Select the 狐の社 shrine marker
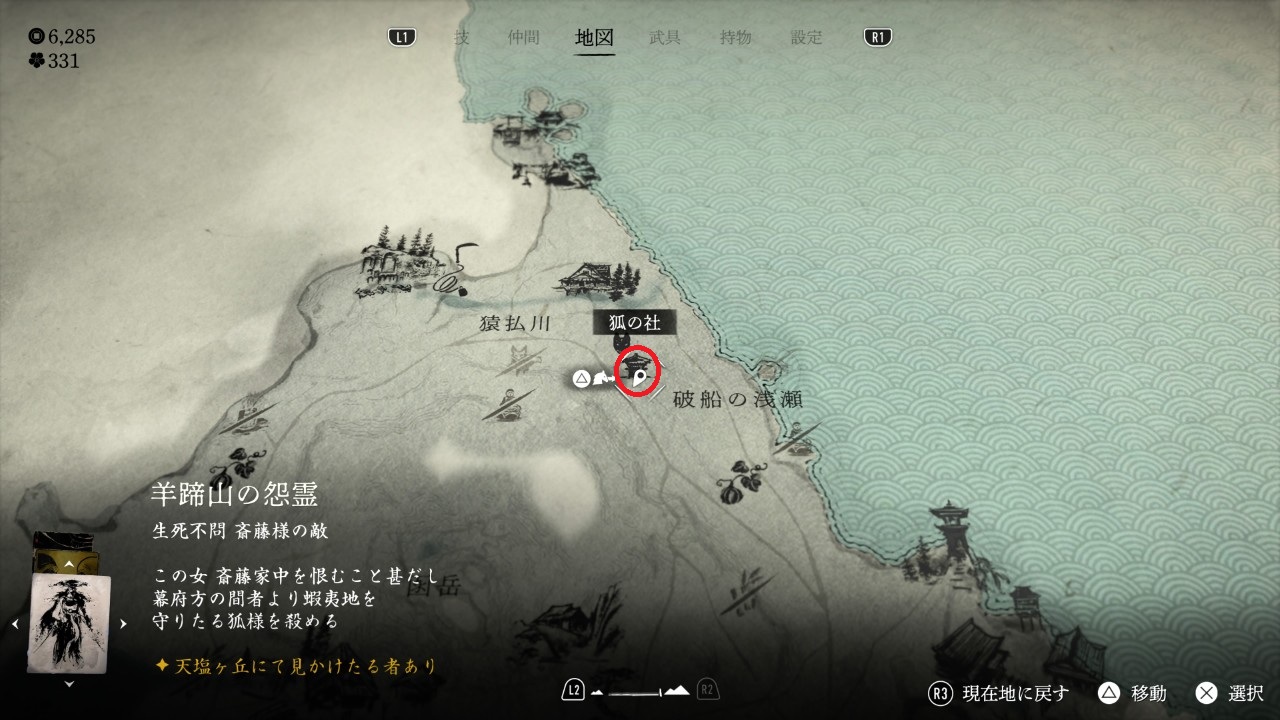 click(638, 369)
